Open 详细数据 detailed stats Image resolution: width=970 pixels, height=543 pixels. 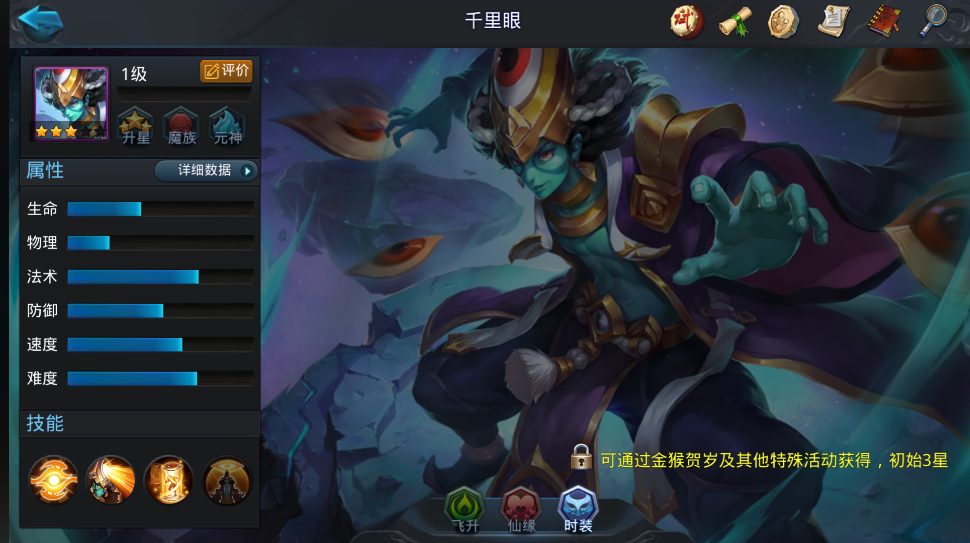(206, 170)
